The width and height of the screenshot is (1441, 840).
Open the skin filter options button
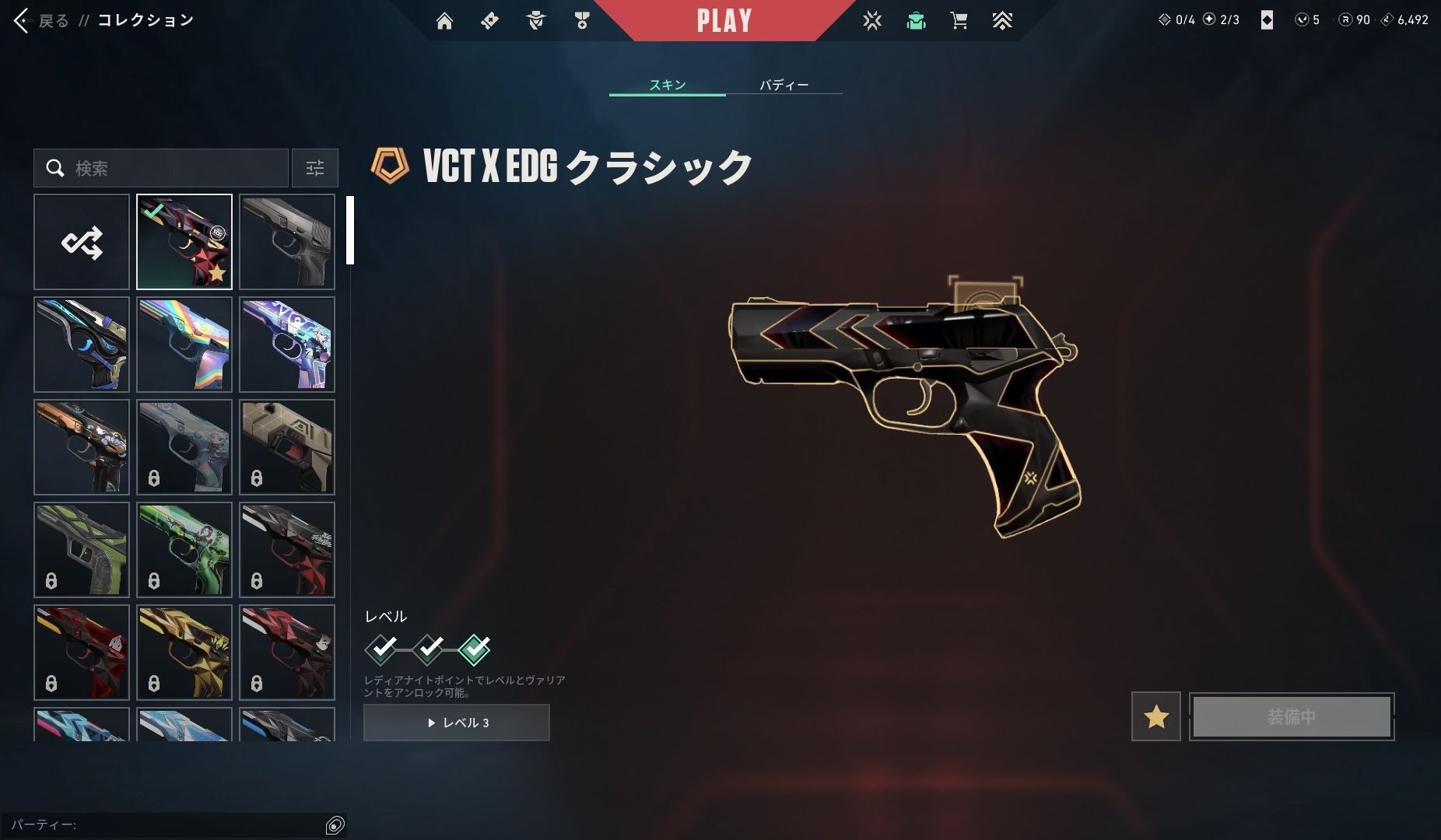pyautogui.click(x=315, y=168)
